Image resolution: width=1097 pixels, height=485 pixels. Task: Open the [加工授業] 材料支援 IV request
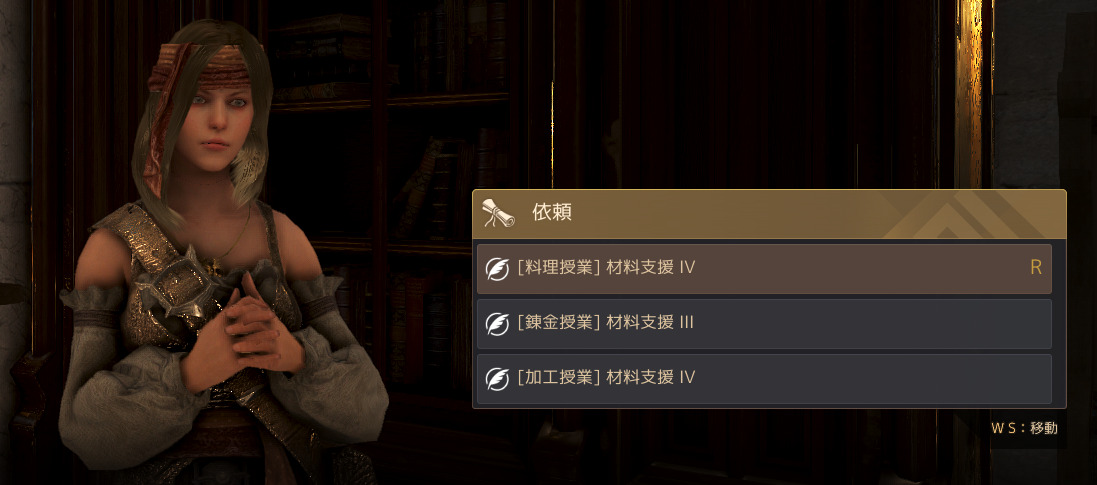pos(763,378)
